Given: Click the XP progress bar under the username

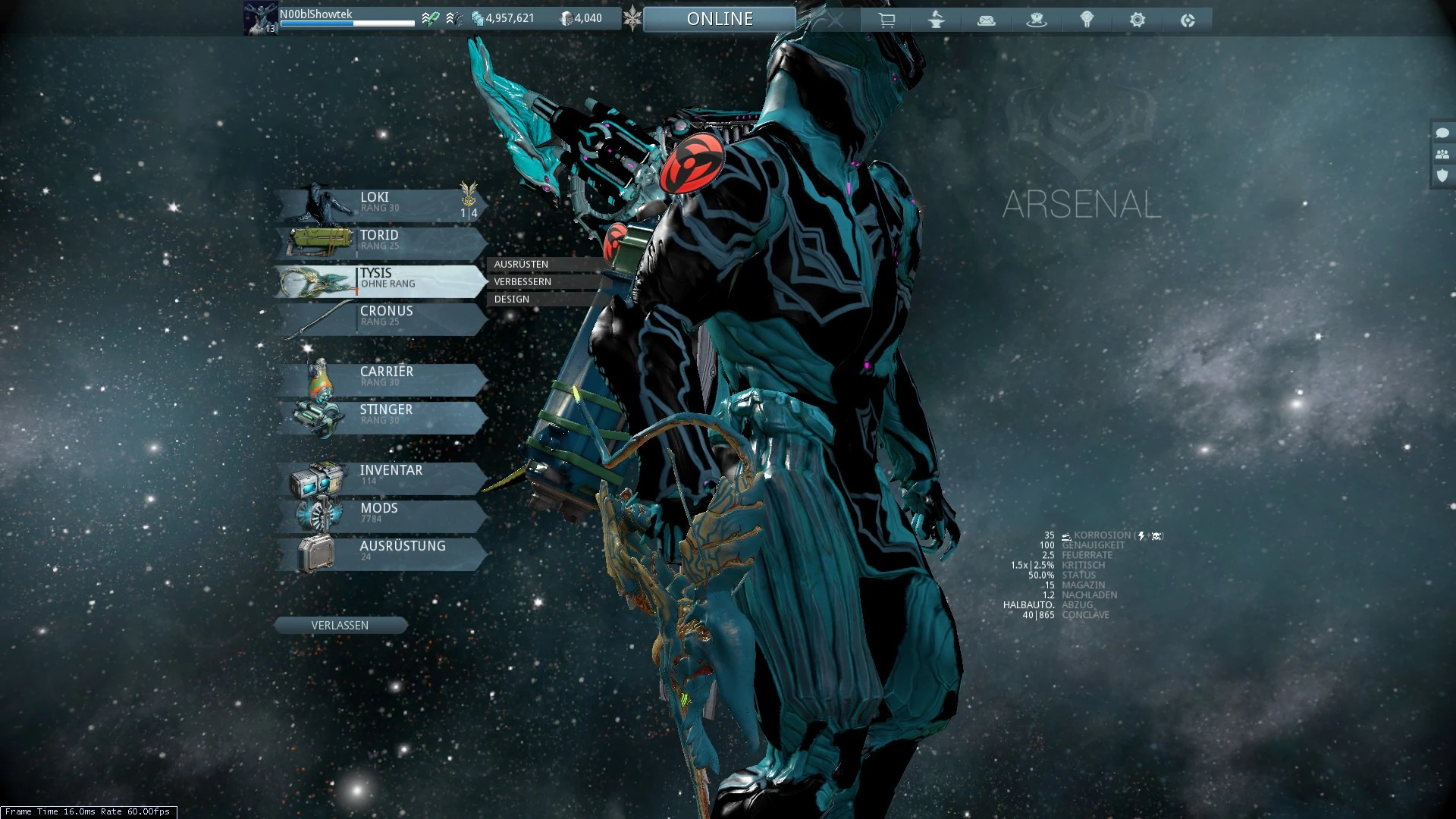Looking at the screenshot, I should click(346, 24).
